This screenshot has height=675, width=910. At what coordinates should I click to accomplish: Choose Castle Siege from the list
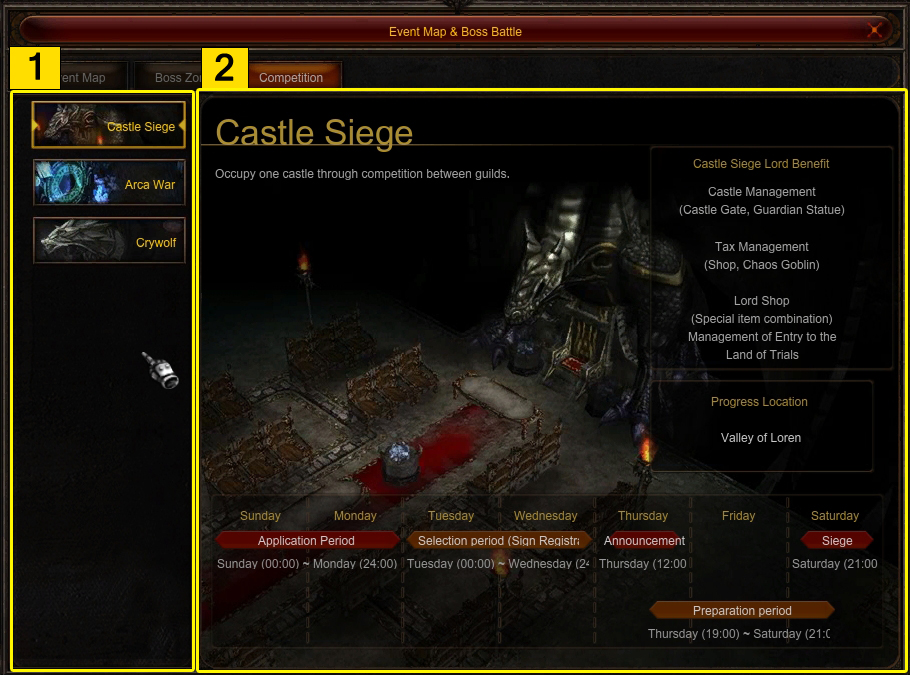point(109,126)
